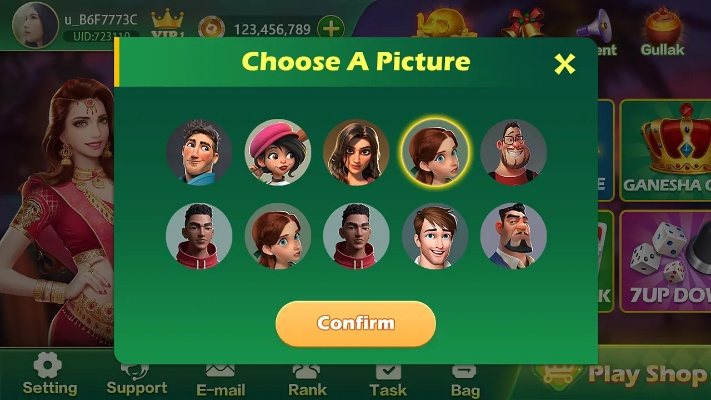Image resolution: width=711 pixels, height=400 pixels.
Task: Select the dark-haired man in blue shirt avatar
Action: [199, 153]
